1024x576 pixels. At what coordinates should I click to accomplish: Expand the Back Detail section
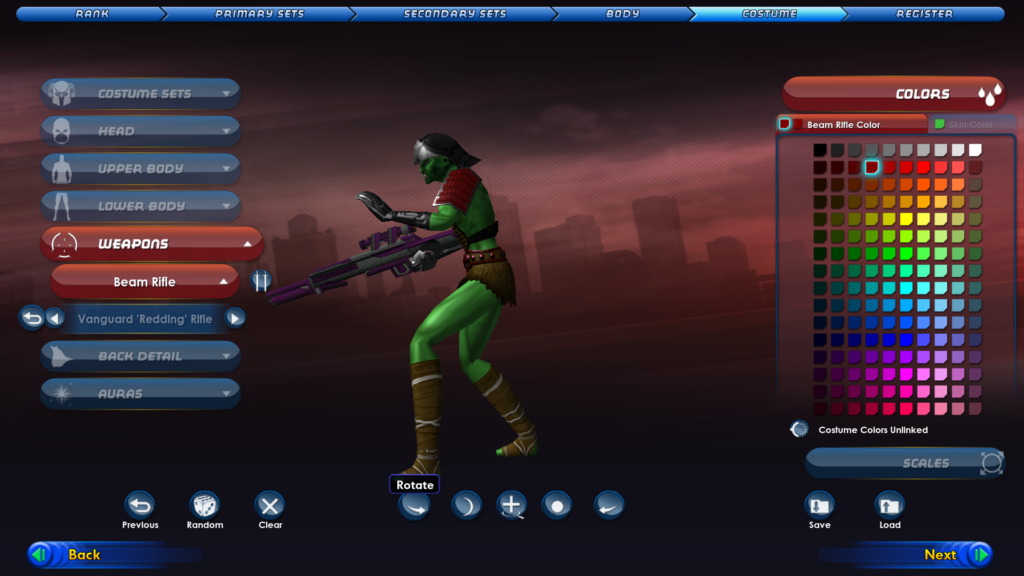[x=141, y=356]
